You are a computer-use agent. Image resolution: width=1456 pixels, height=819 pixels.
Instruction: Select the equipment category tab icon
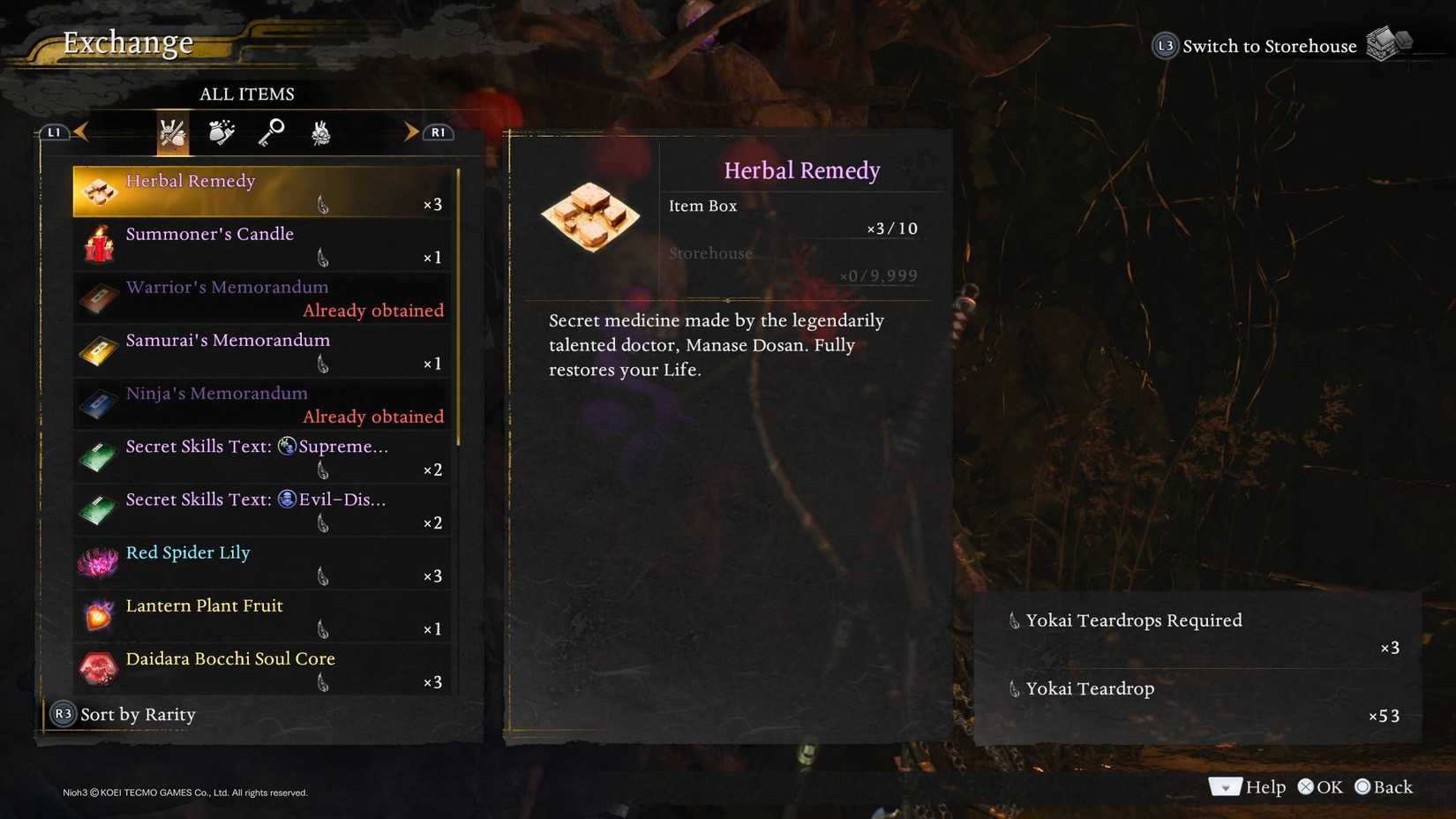coord(172,132)
